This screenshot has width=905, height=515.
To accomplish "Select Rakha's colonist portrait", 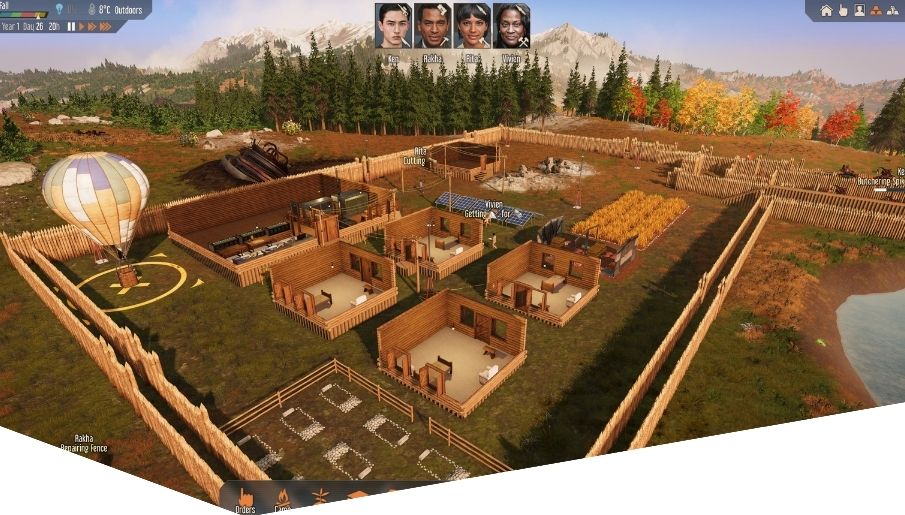I will coord(432,25).
